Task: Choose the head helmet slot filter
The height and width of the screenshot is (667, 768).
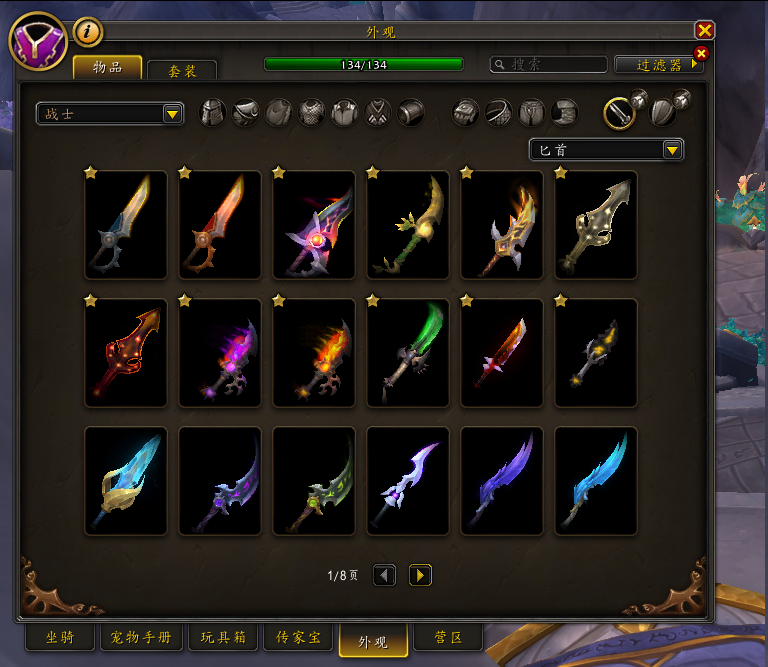Action: pos(213,112)
